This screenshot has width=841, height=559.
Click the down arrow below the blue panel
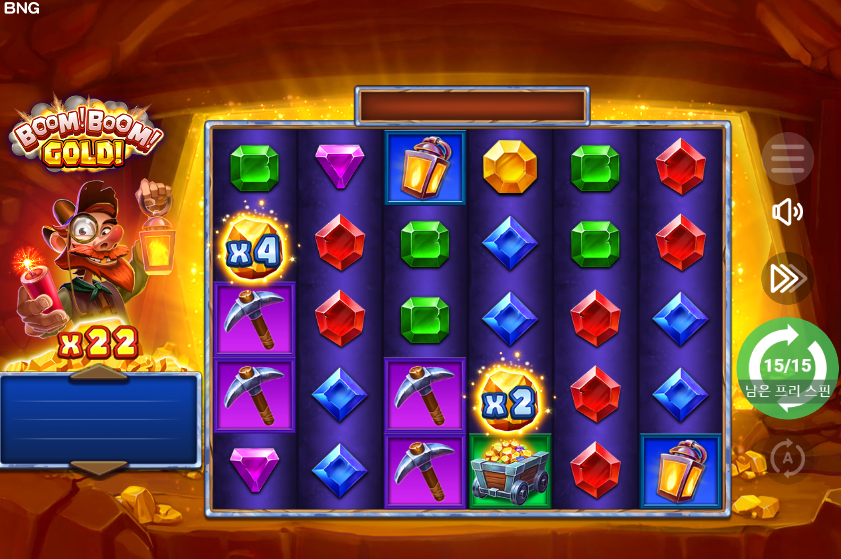pos(99,467)
